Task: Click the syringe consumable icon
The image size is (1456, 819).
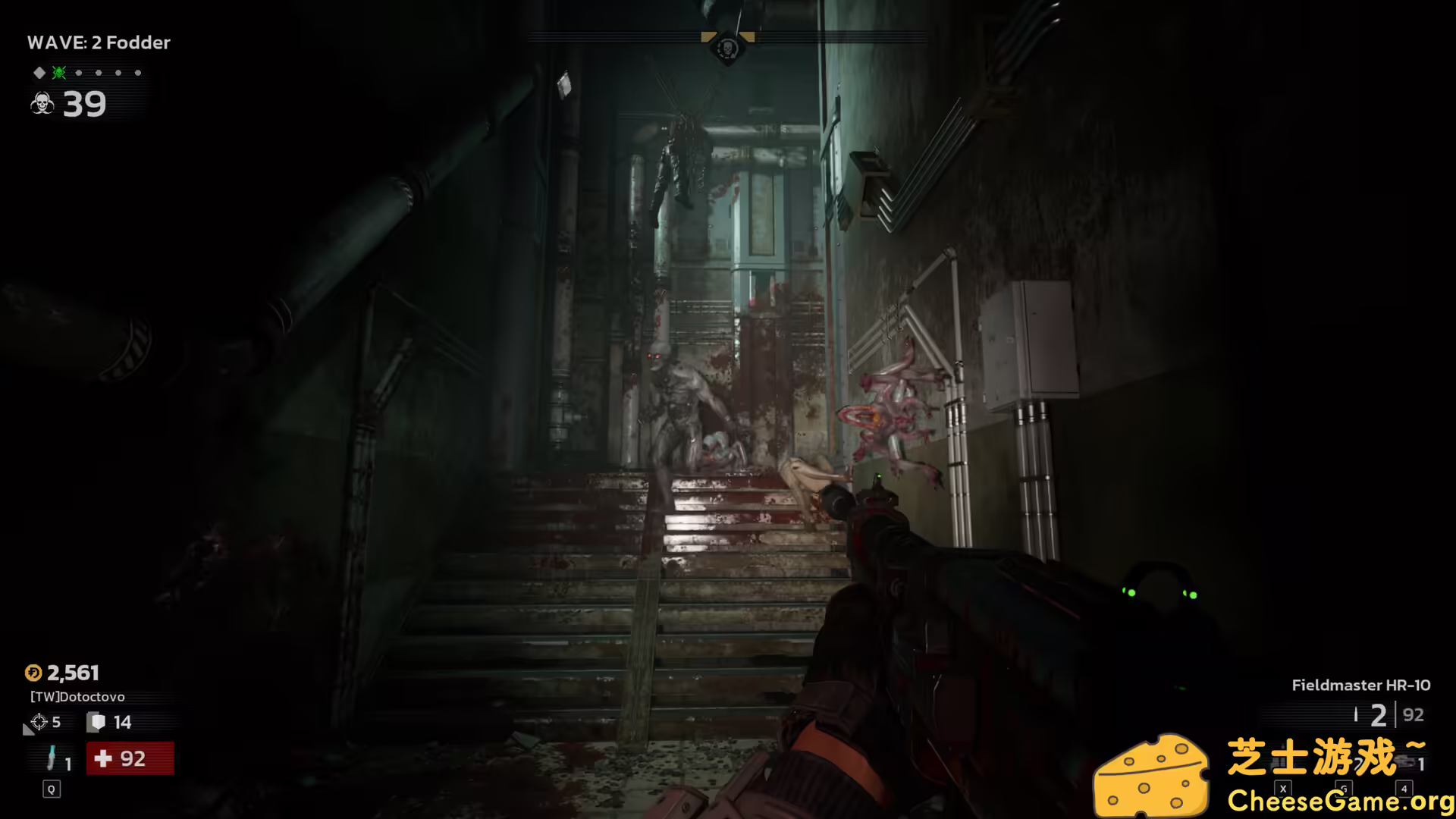Action: click(52, 758)
